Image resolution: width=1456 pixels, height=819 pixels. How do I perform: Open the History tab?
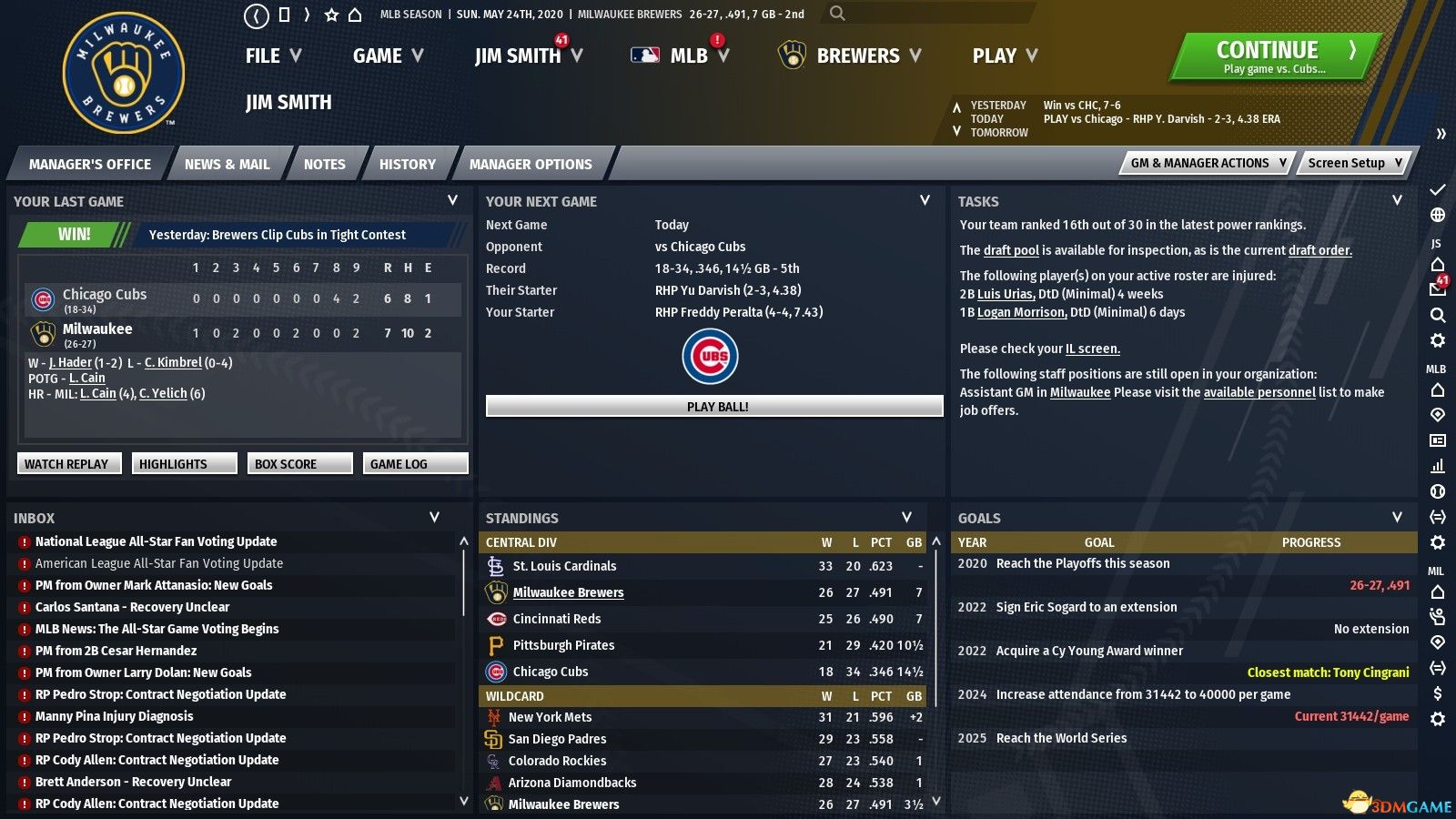(407, 165)
